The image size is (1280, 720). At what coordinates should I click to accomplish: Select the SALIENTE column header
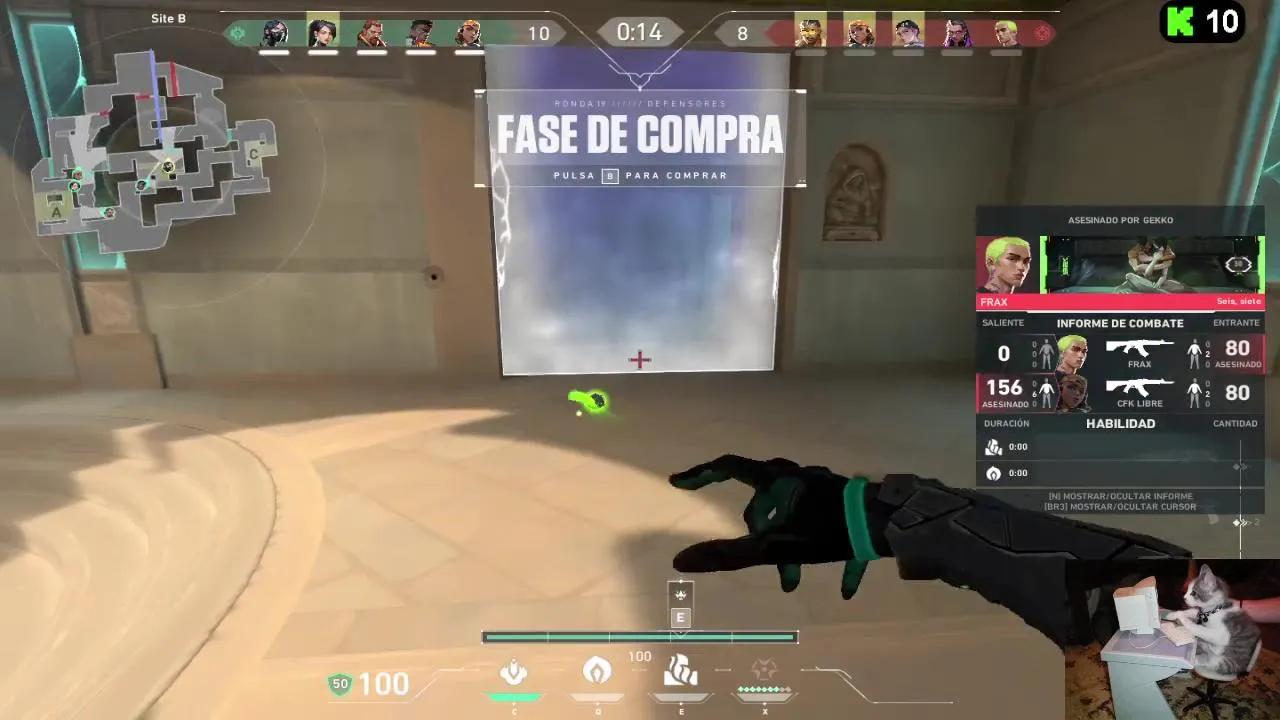tap(1003, 322)
